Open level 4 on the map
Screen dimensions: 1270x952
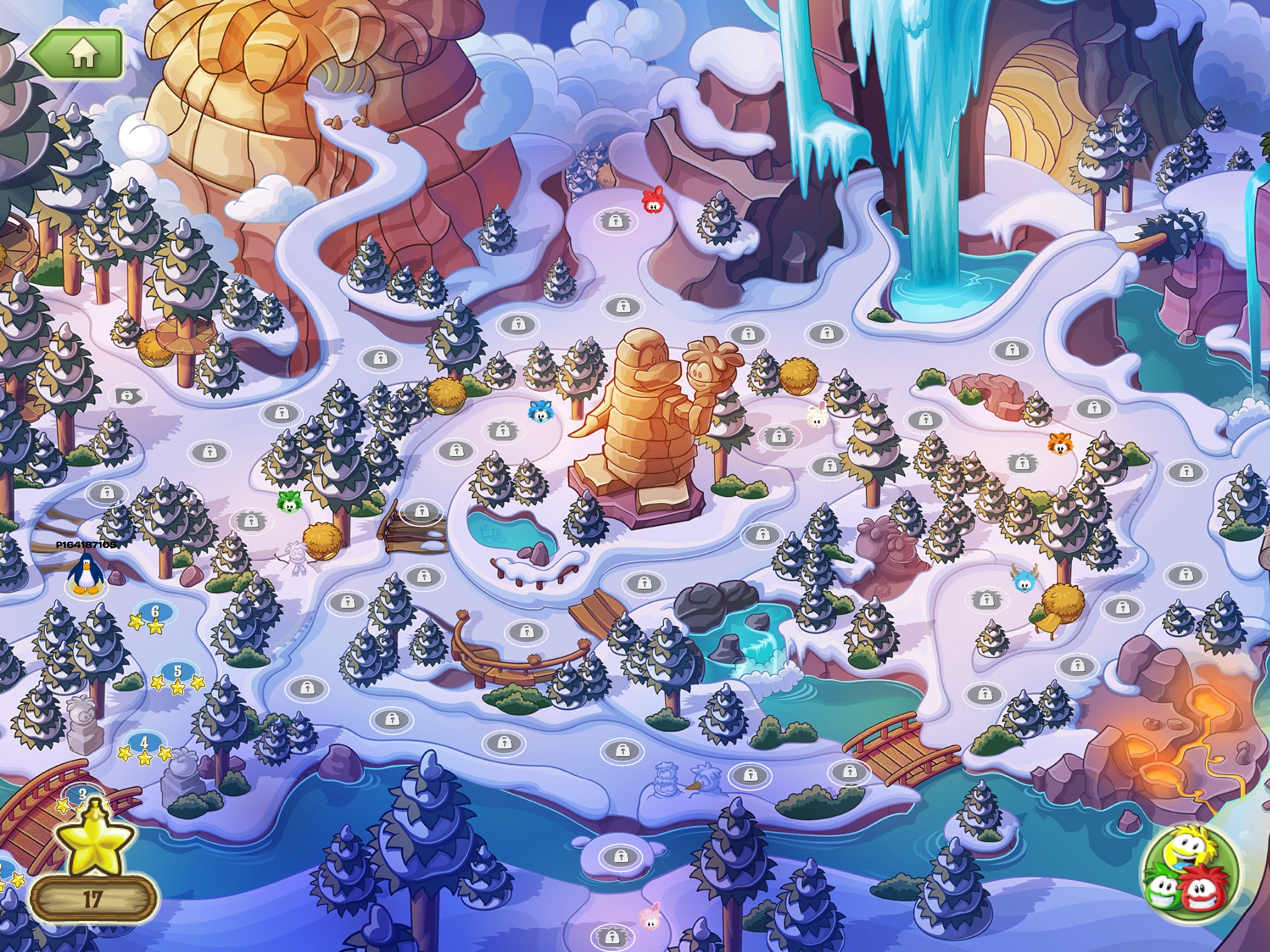[x=144, y=743]
